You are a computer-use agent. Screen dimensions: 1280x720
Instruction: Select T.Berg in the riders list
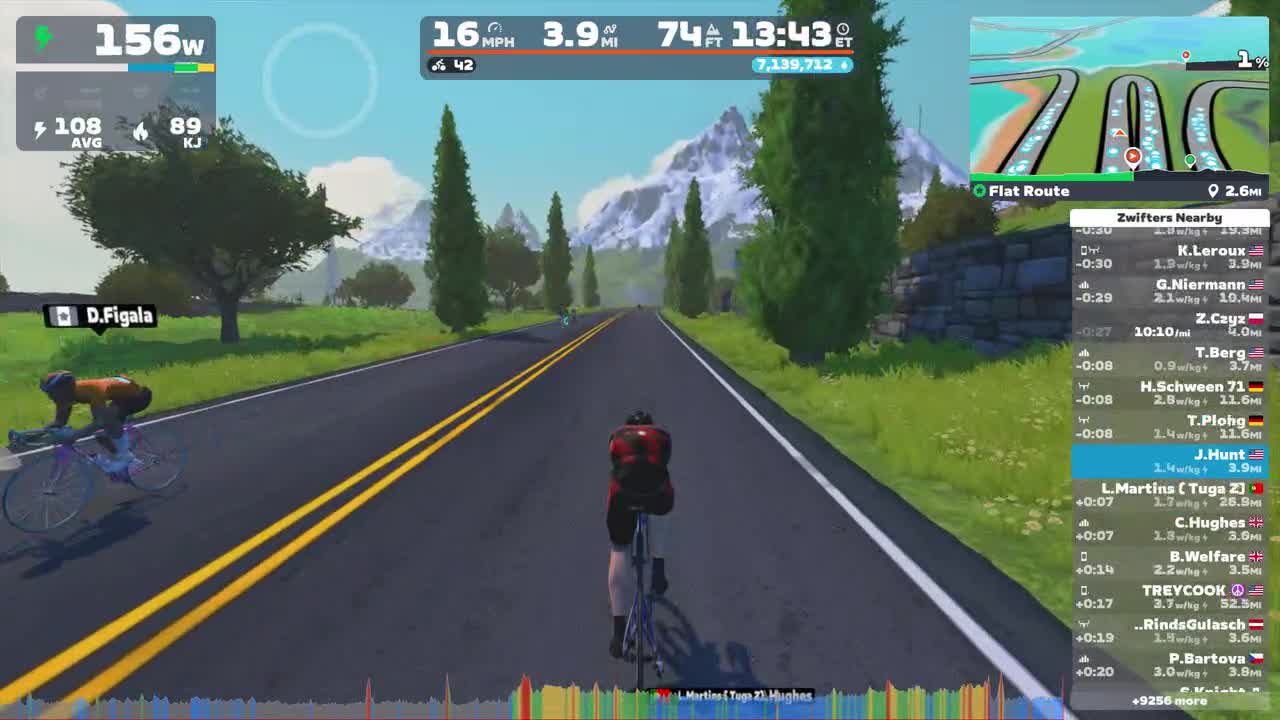[1171, 358]
